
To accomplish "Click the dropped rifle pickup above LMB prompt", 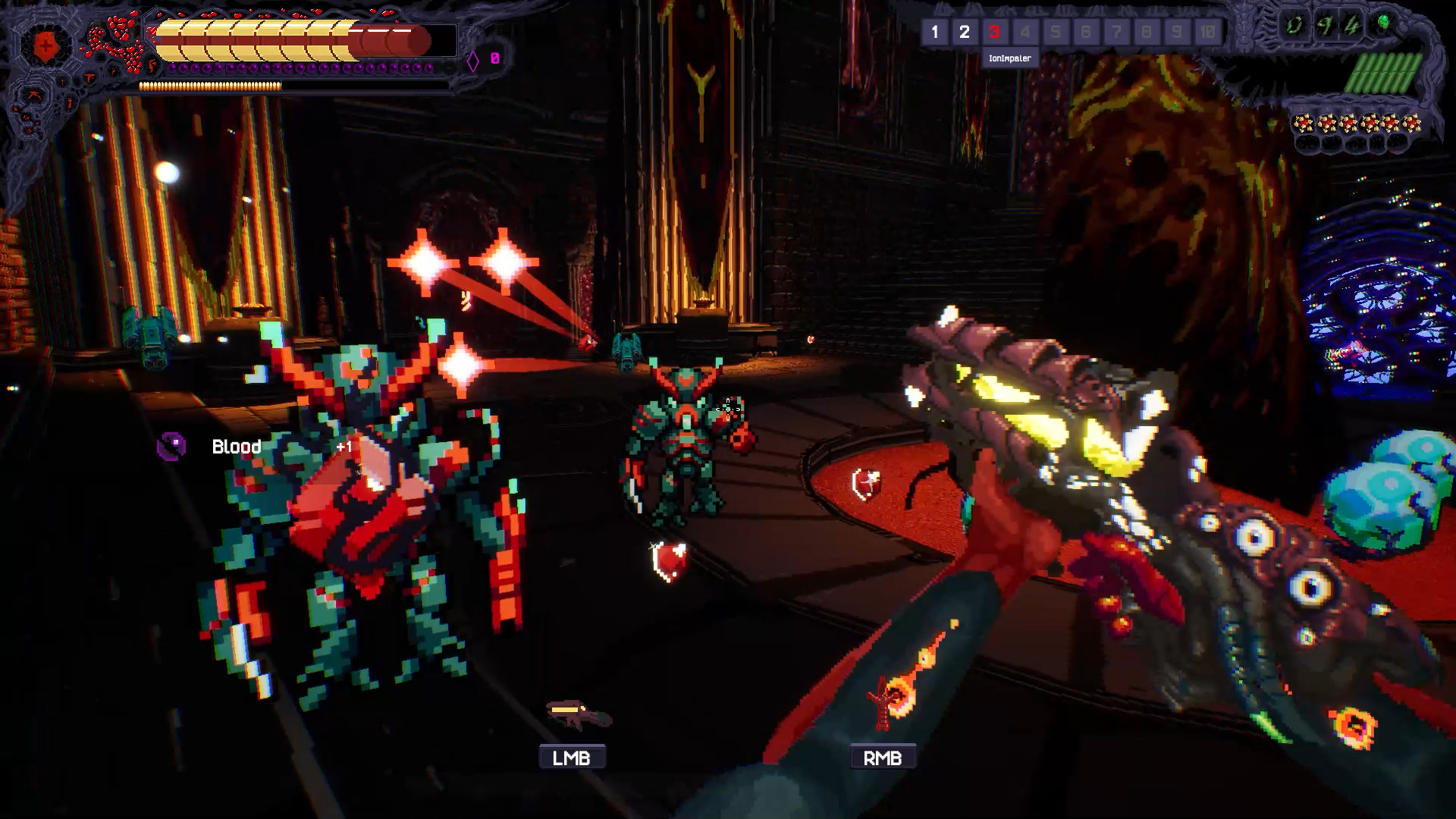I will coord(578,713).
